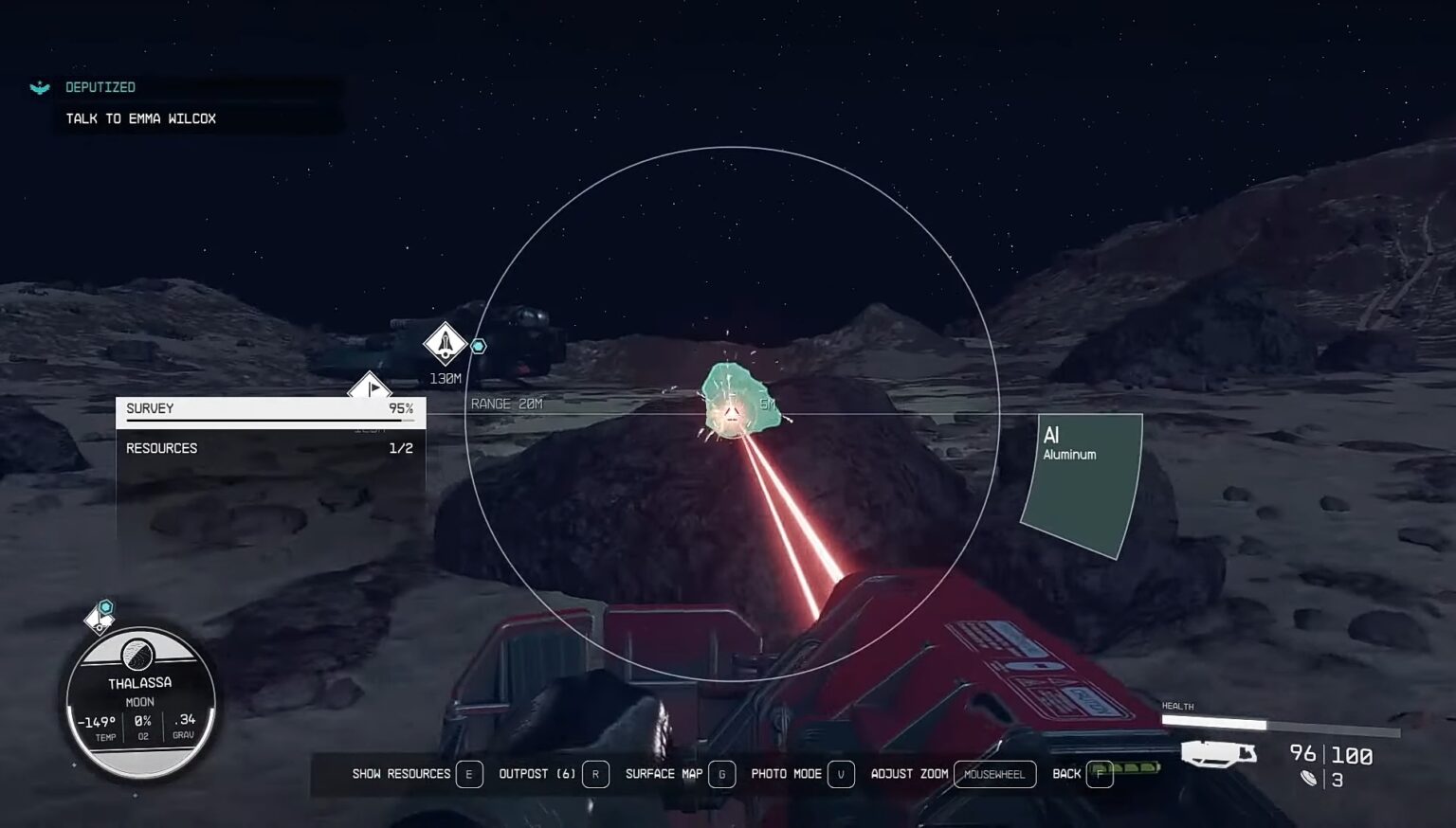Select the Survey panel header
Image resolution: width=1456 pixels, height=828 pixels.
(x=149, y=408)
